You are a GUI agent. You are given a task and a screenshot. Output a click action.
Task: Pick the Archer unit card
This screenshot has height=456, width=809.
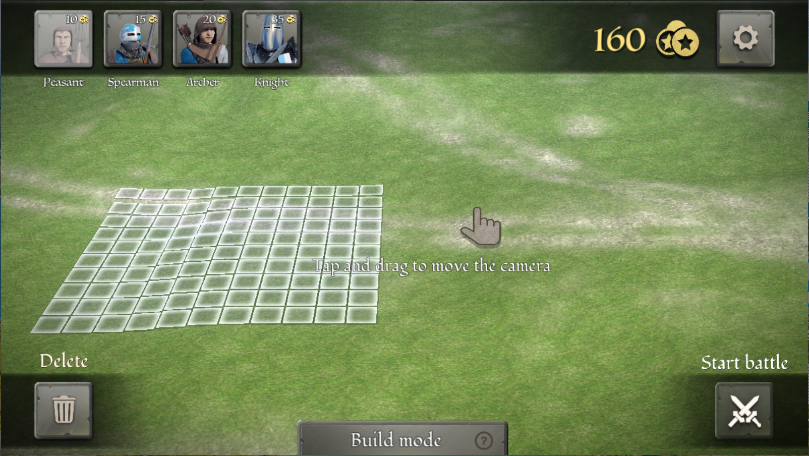click(202, 39)
